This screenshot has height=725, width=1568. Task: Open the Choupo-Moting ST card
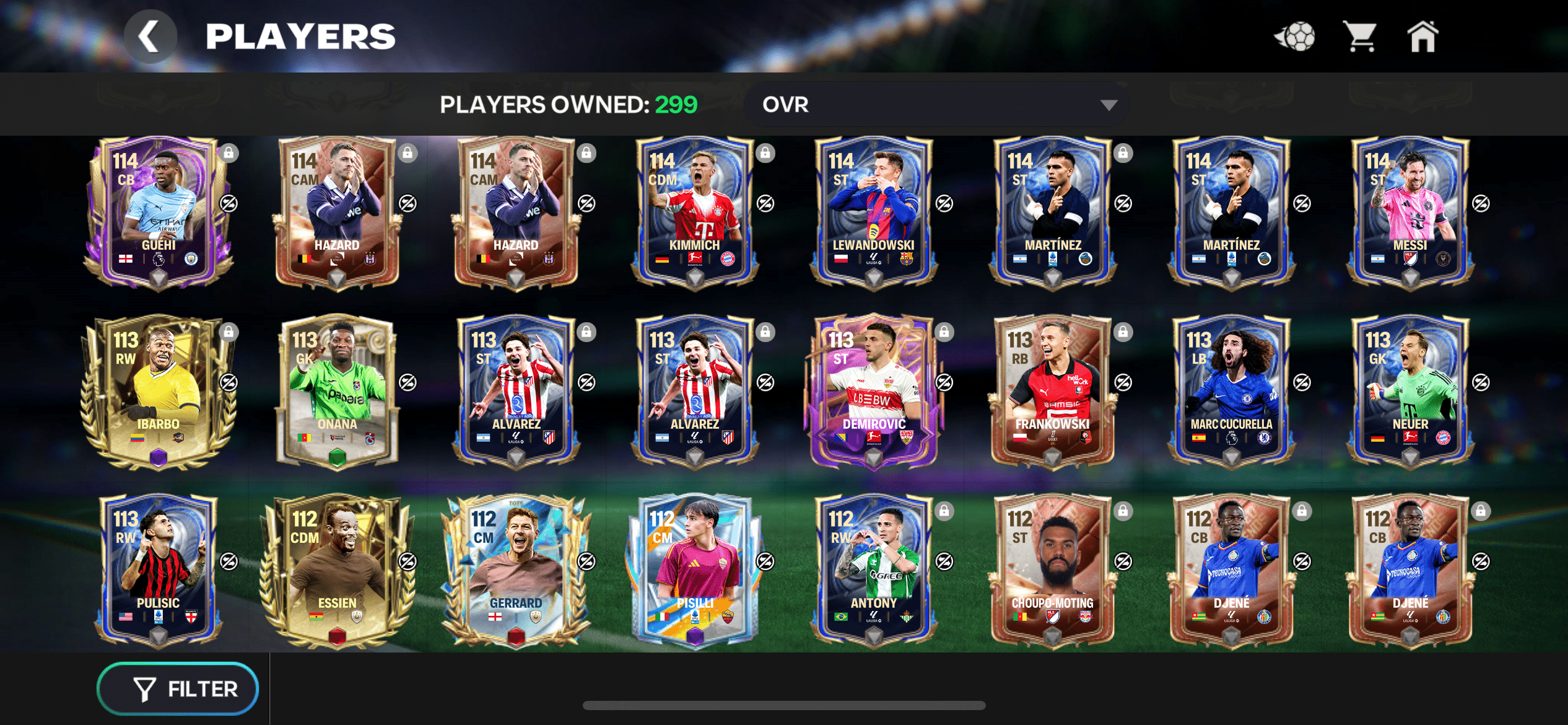(1052, 571)
